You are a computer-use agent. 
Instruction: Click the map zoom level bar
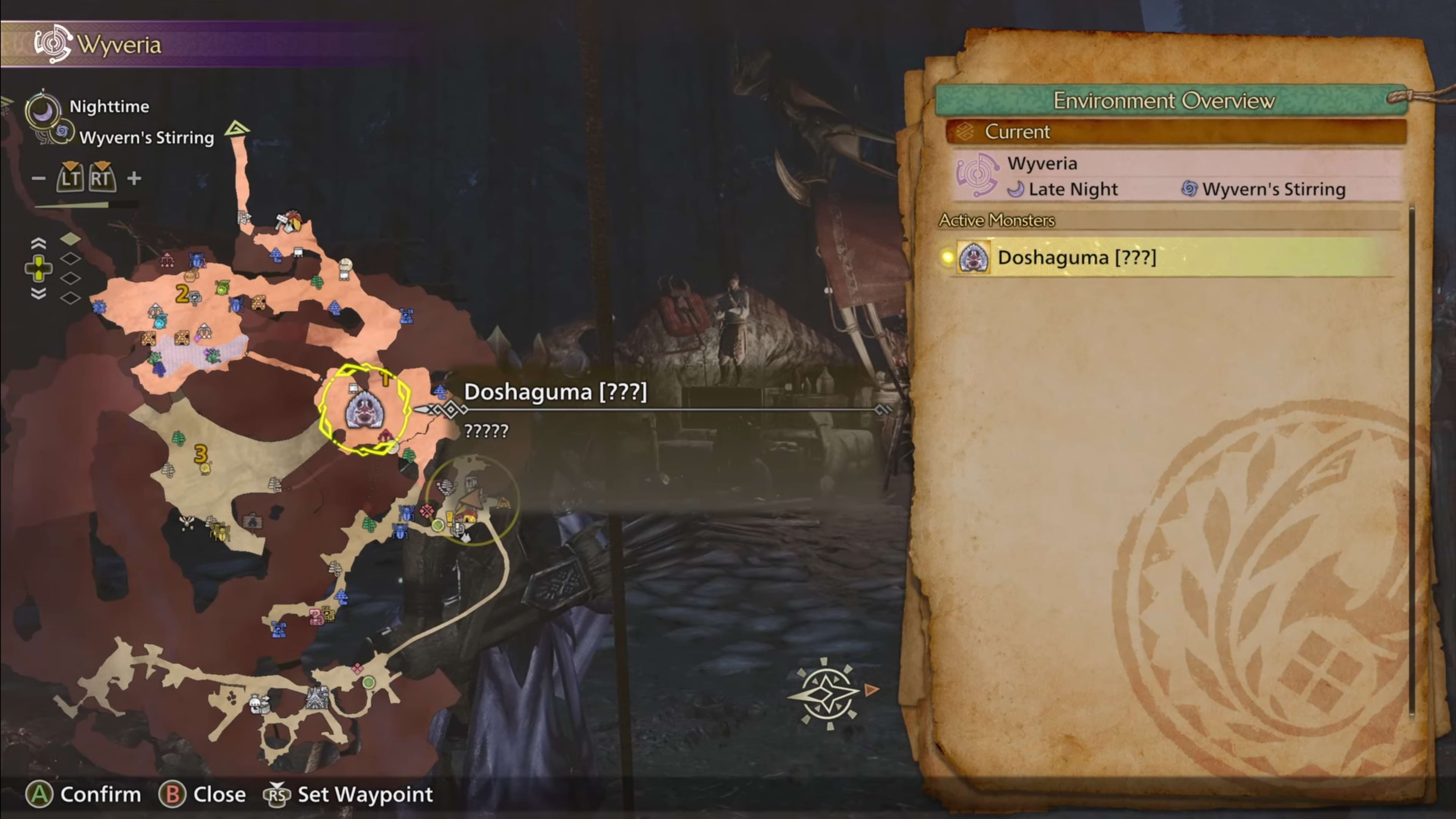coord(85,205)
